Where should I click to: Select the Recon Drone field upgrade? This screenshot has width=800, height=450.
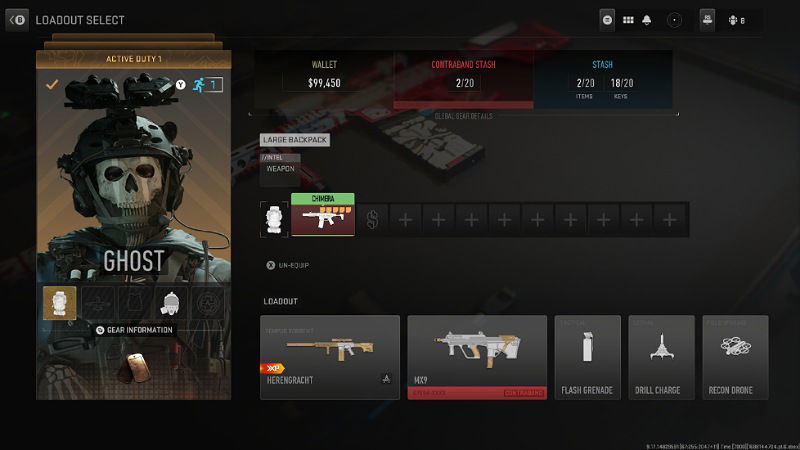tap(735, 357)
